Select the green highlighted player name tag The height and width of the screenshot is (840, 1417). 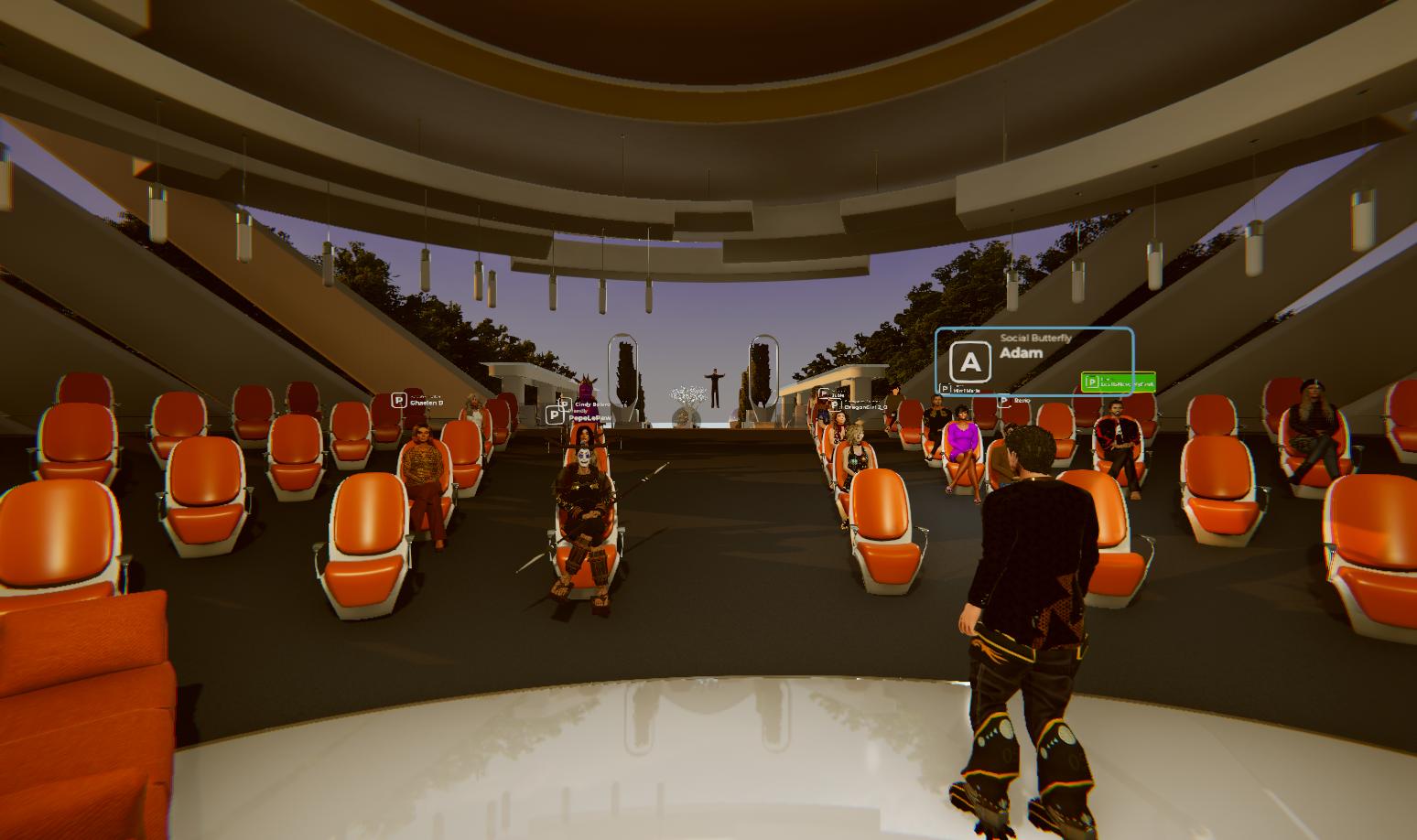pyautogui.click(x=1118, y=382)
